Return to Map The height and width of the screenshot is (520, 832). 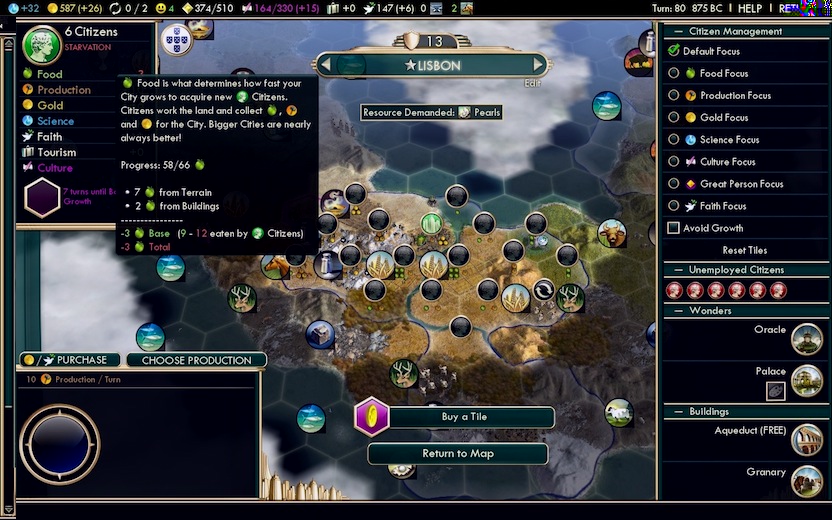click(x=458, y=454)
